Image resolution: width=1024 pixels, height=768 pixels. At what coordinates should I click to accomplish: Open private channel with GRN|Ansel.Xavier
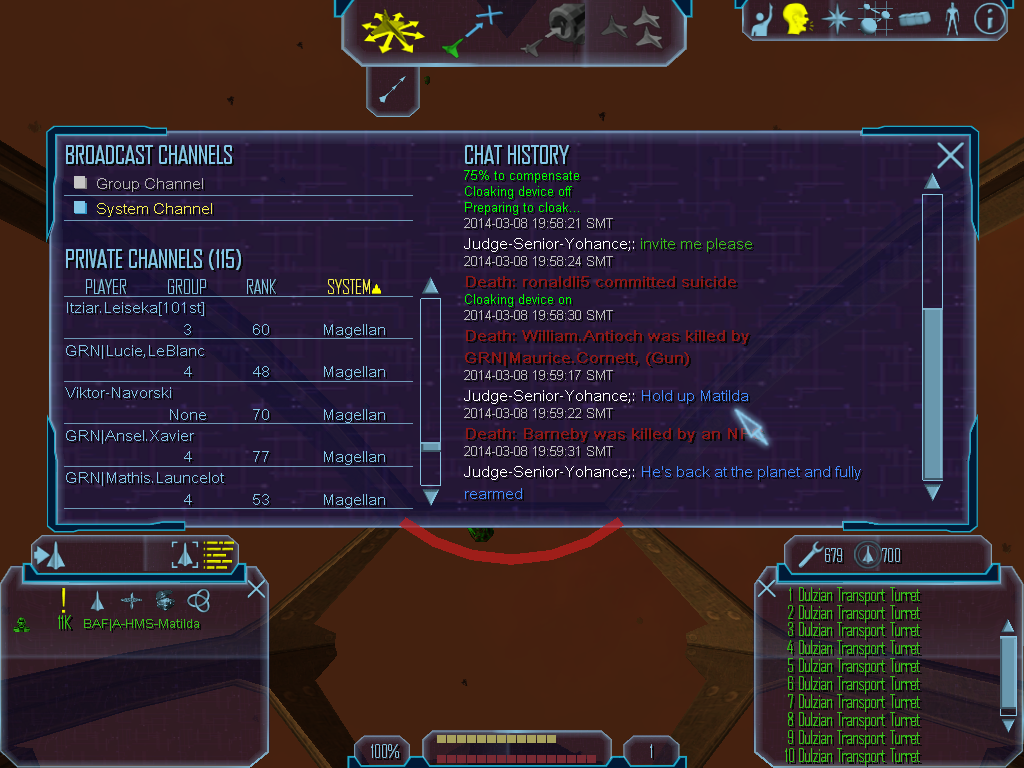pyautogui.click(x=130, y=436)
